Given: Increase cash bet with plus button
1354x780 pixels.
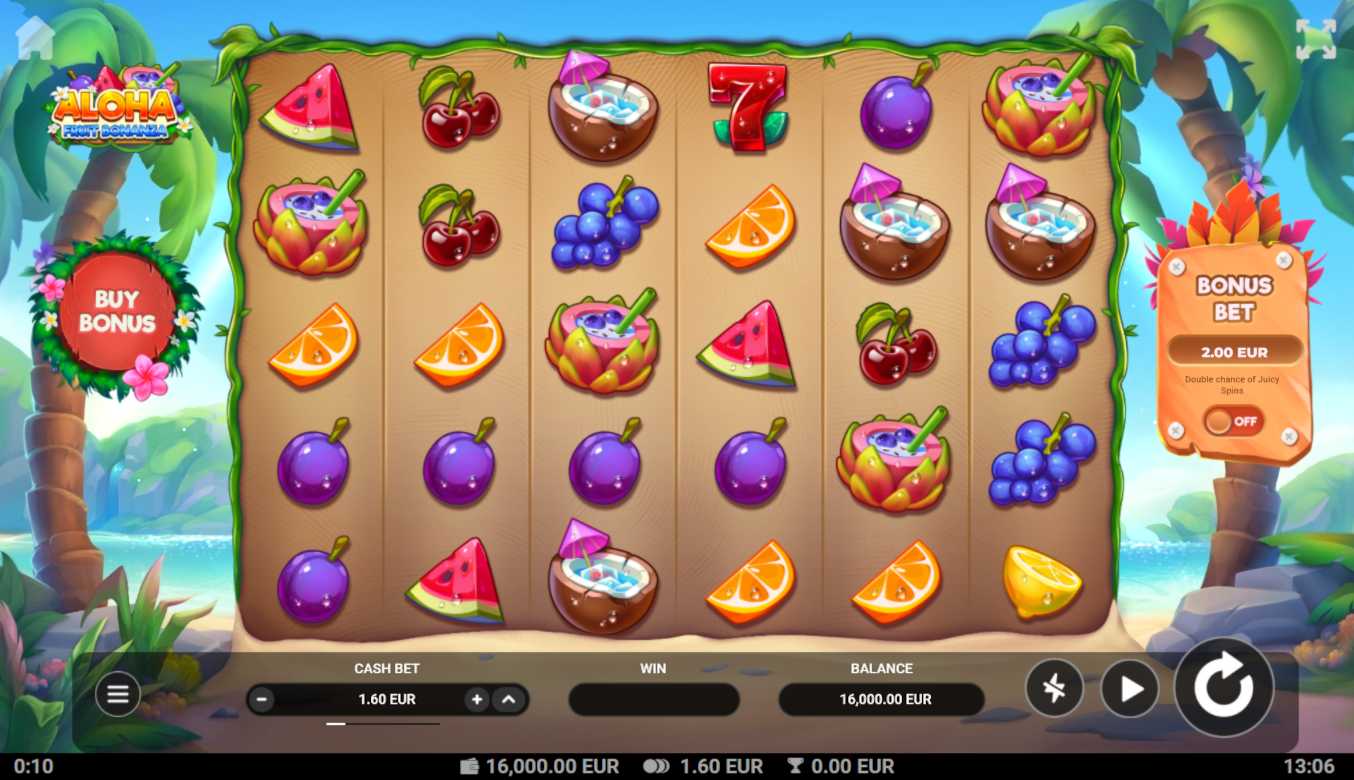Looking at the screenshot, I should pyautogui.click(x=477, y=700).
